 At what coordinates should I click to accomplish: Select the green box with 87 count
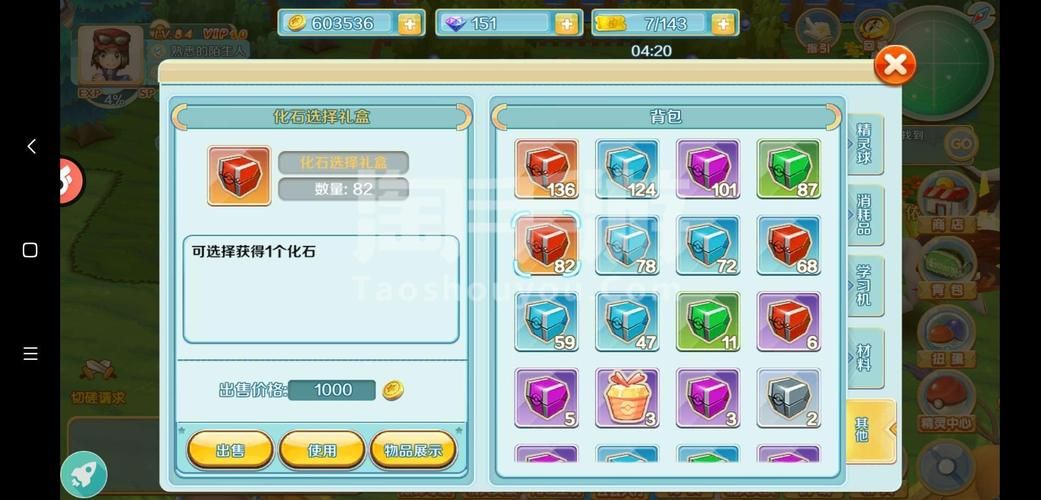tap(789, 169)
